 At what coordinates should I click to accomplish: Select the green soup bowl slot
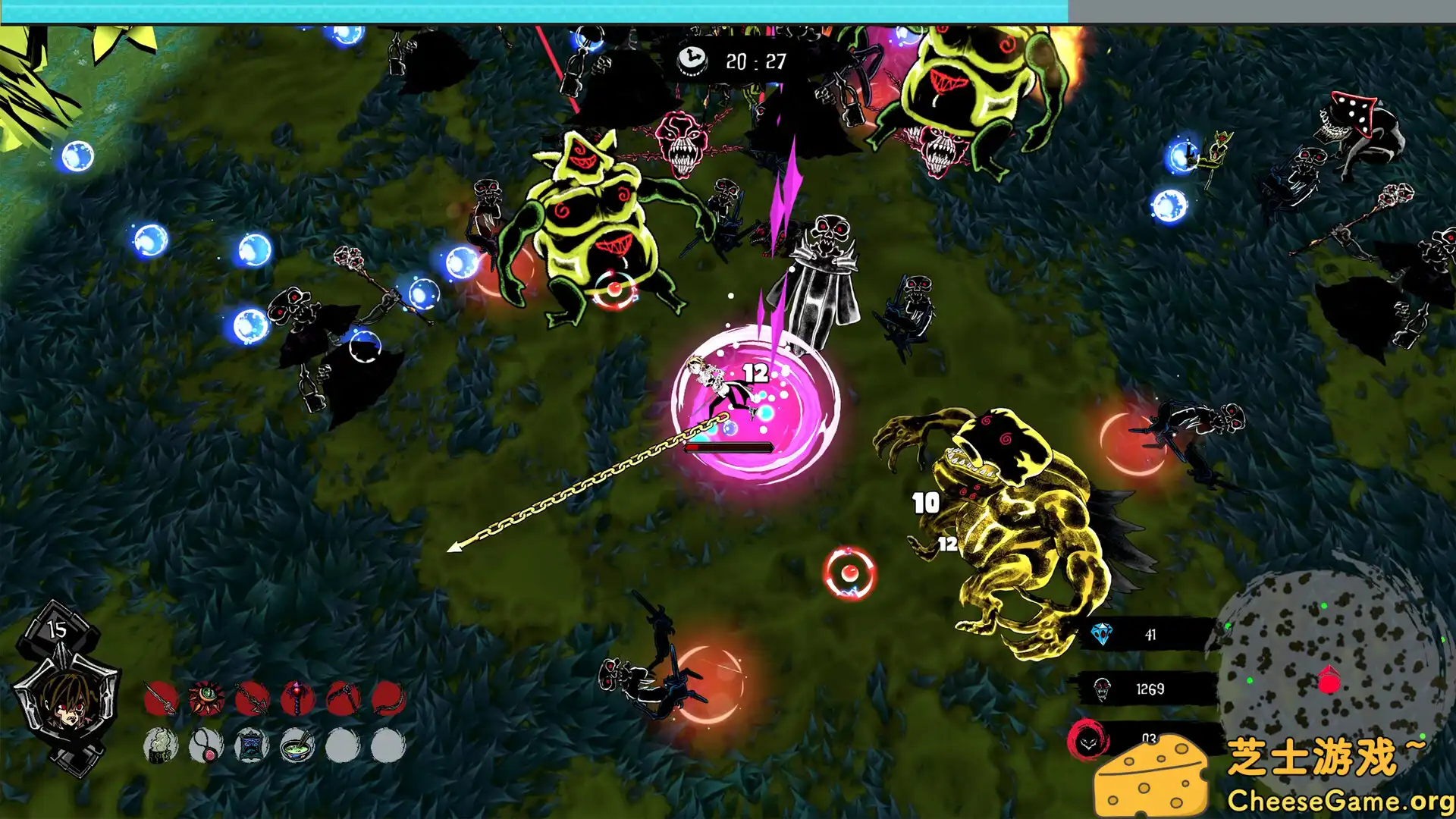(297, 746)
